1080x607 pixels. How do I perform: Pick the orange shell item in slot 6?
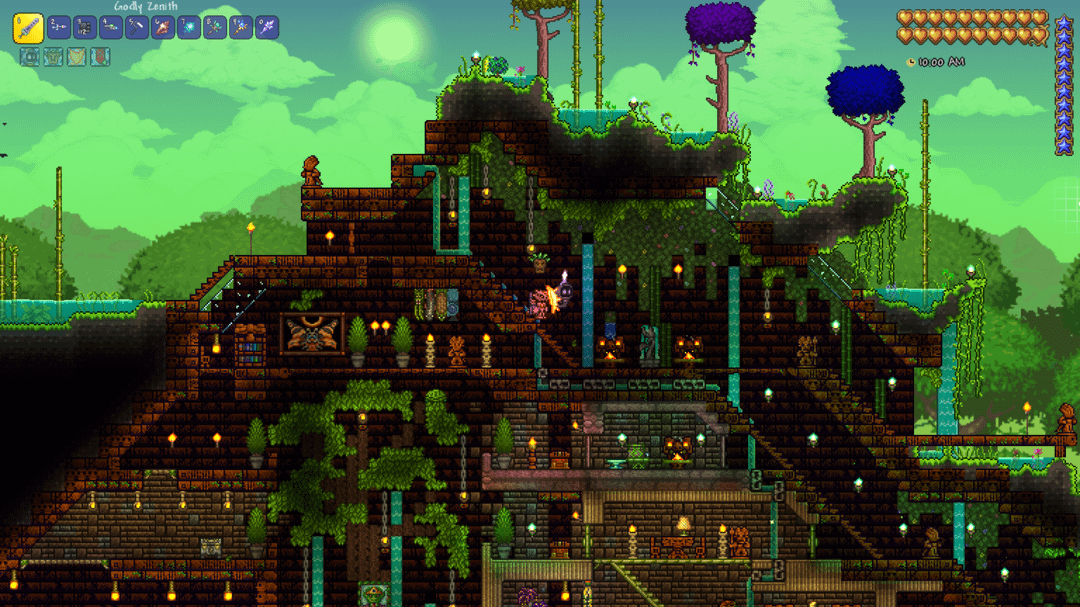pos(163,27)
